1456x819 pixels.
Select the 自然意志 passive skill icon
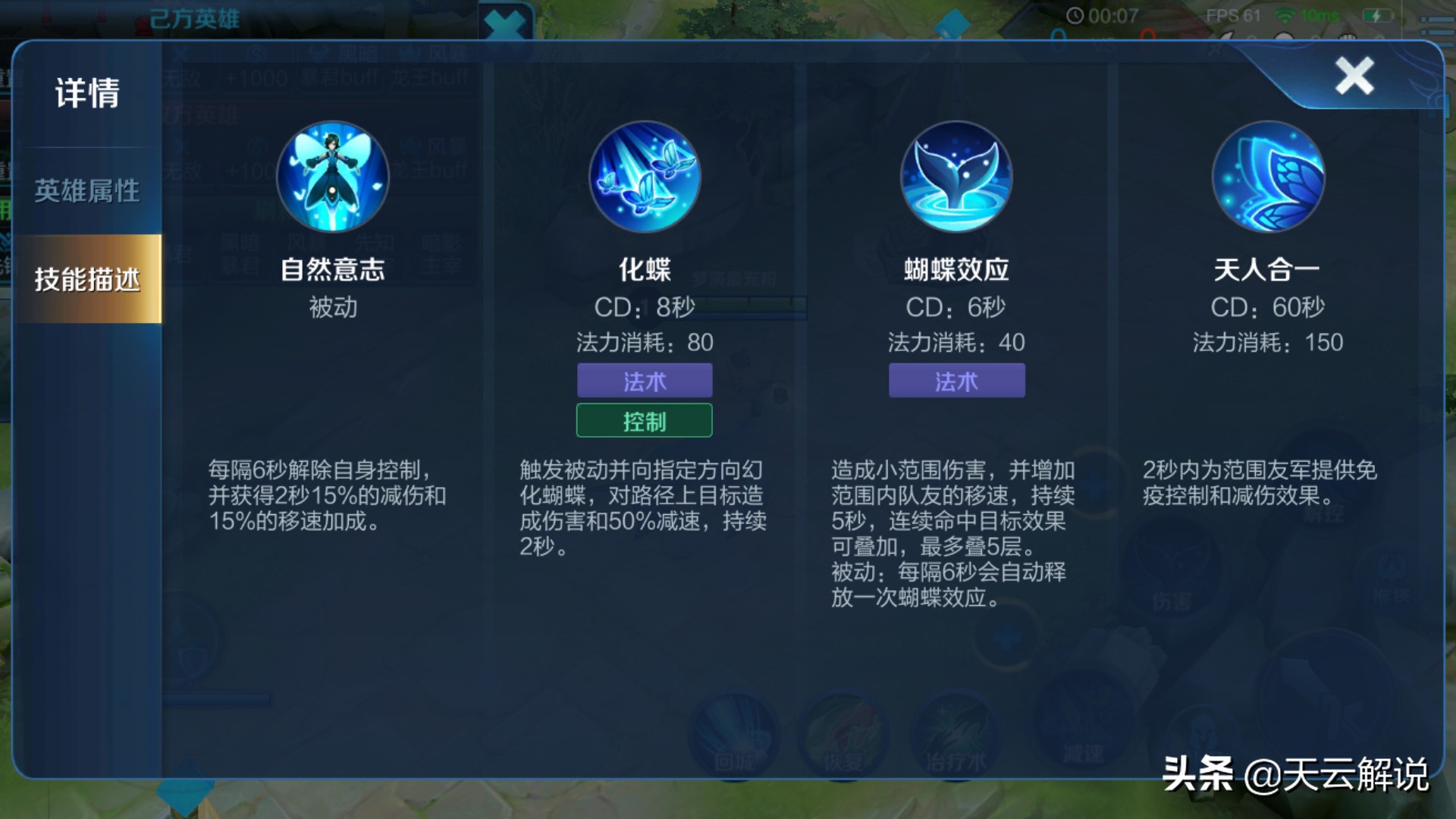pos(334,176)
